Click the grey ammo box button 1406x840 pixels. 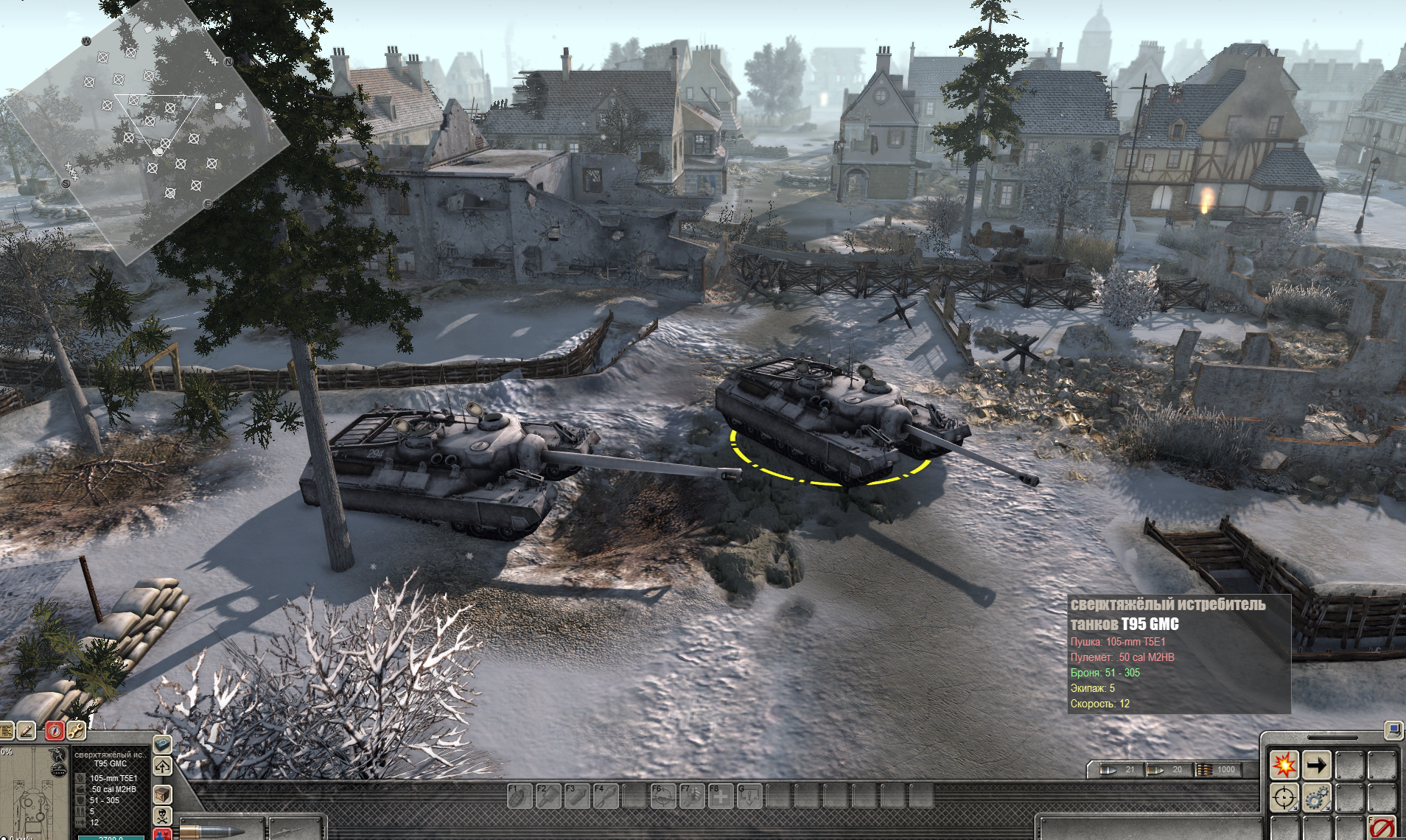(162, 745)
